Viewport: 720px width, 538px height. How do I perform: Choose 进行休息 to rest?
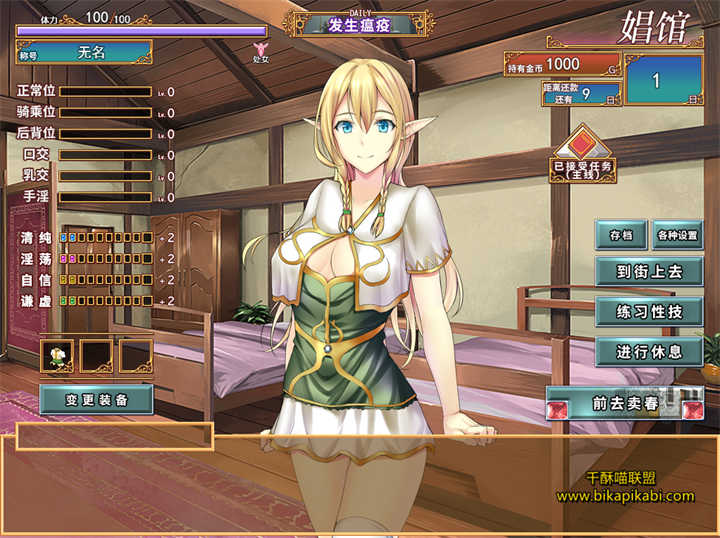pos(650,351)
